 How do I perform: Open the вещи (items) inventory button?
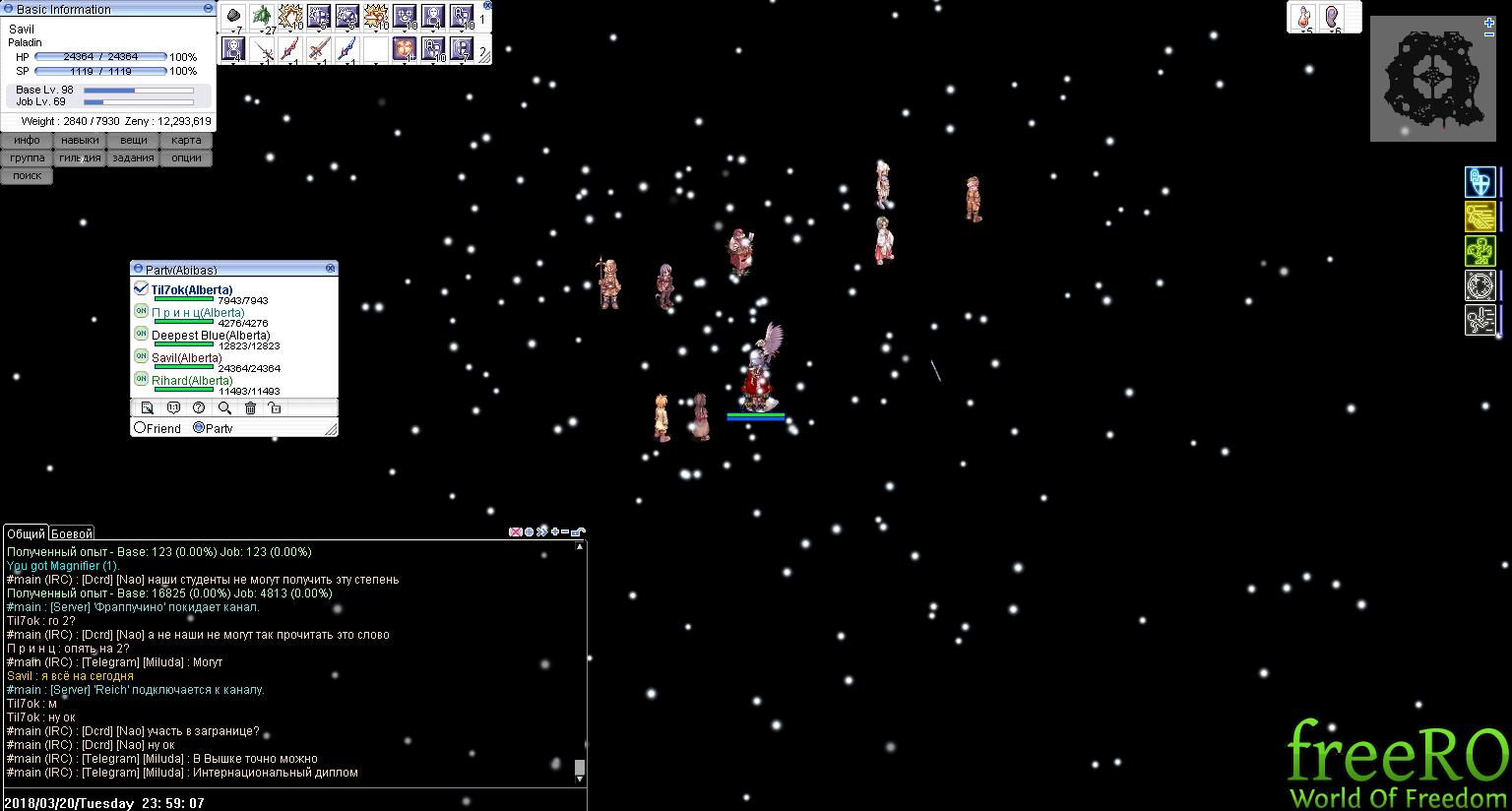click(133, 140)
